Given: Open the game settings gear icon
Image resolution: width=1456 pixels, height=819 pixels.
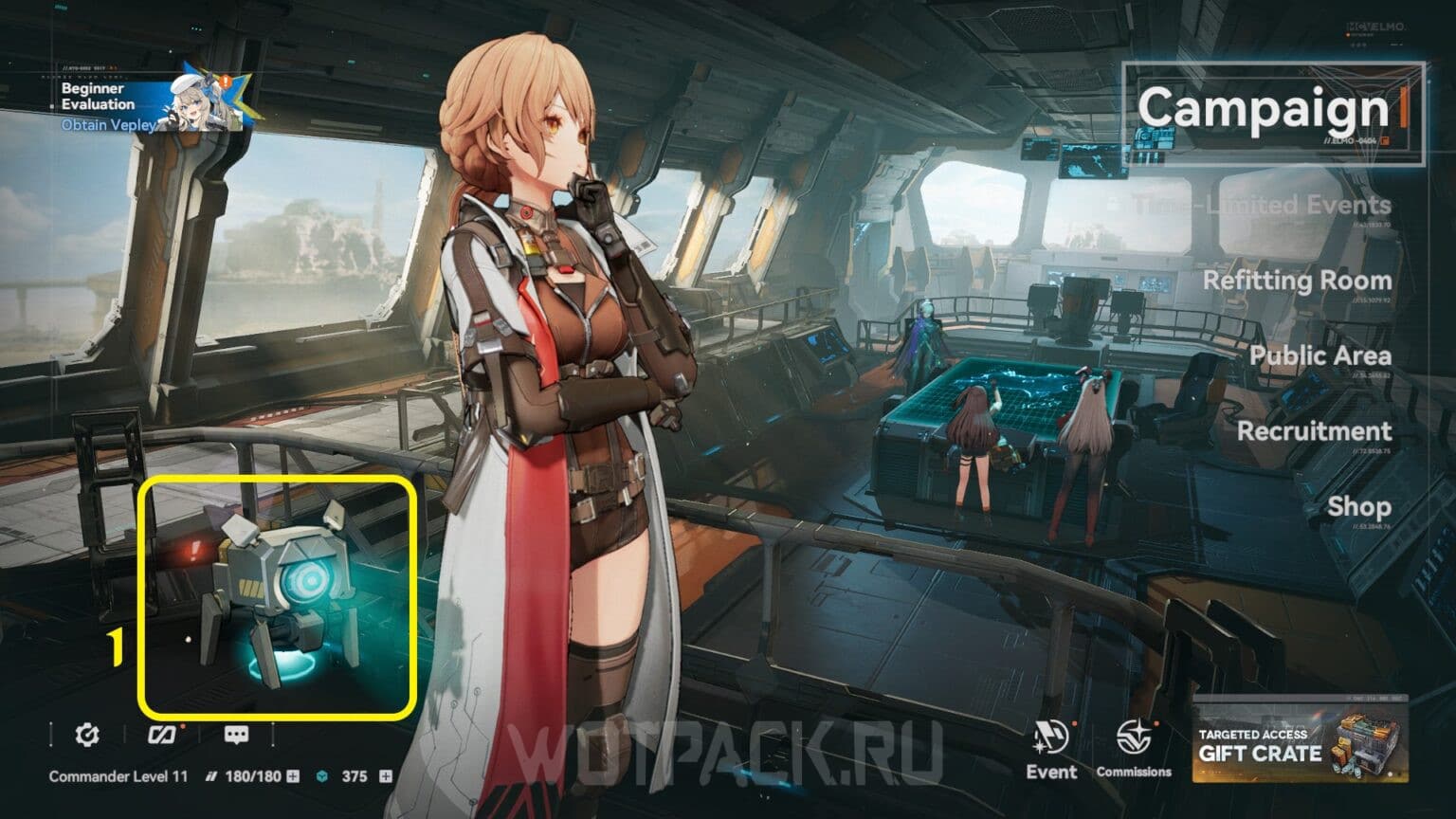Looking at the screenshot, I should pos(87,735).
